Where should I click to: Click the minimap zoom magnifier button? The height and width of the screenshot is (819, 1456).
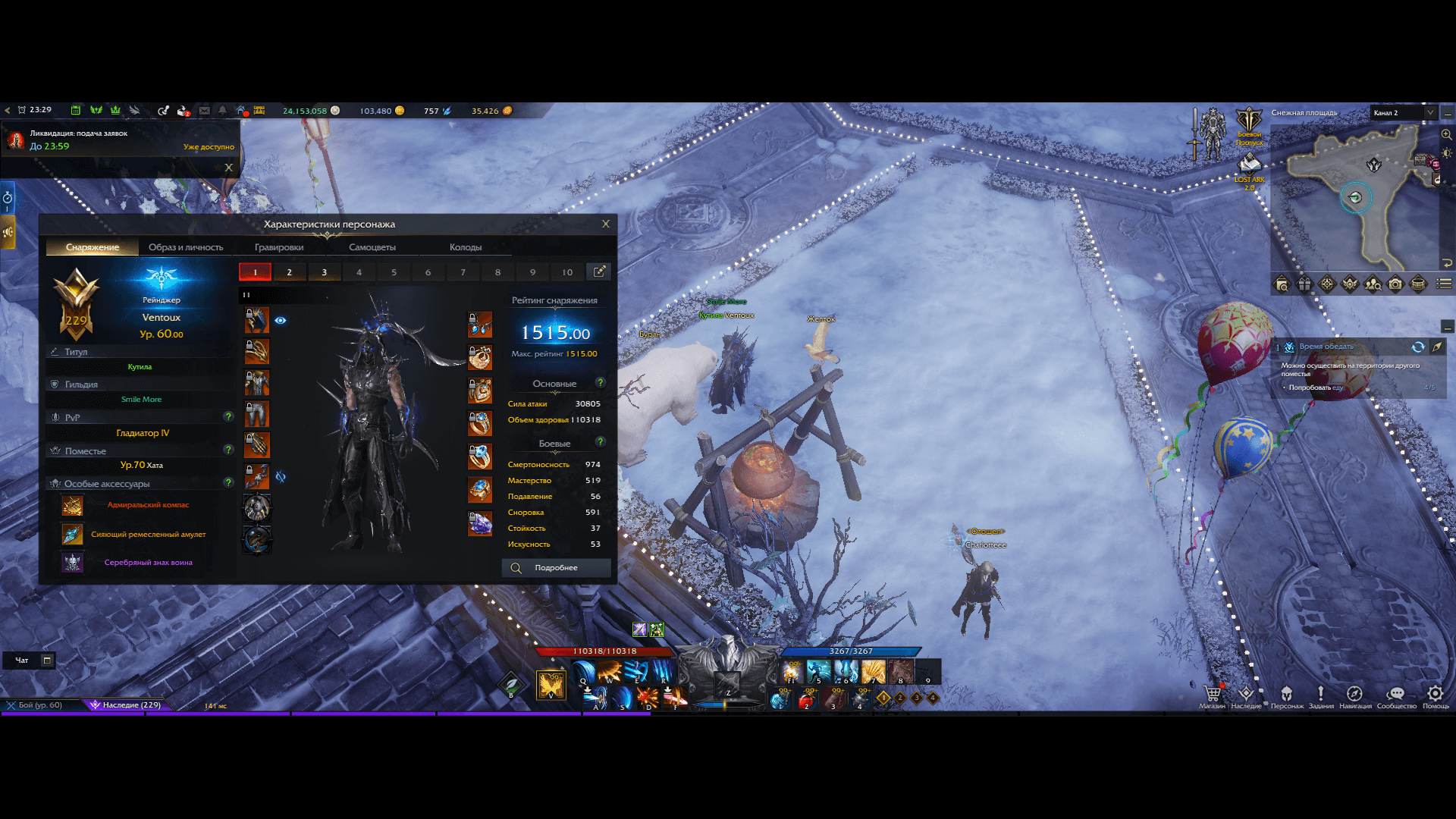1446,134
